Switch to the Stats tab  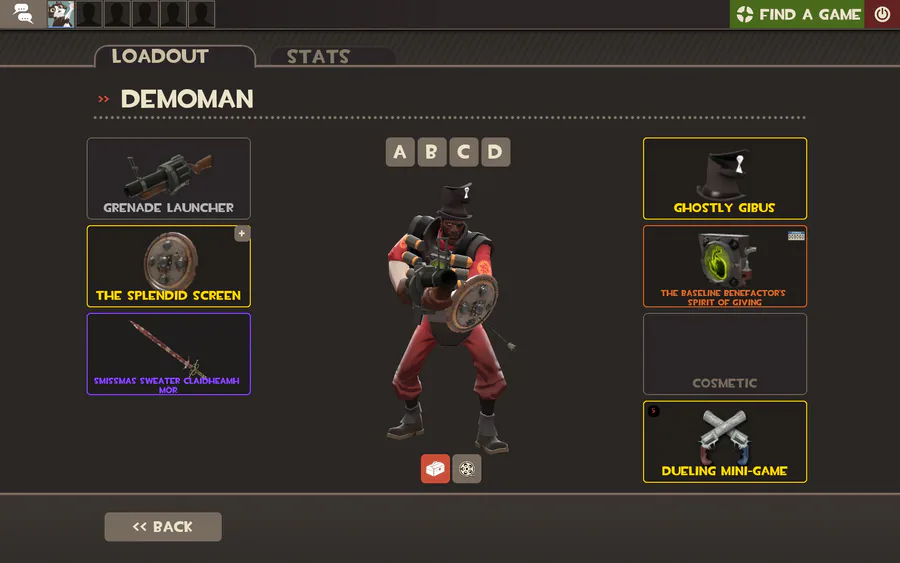click(319, 57)
